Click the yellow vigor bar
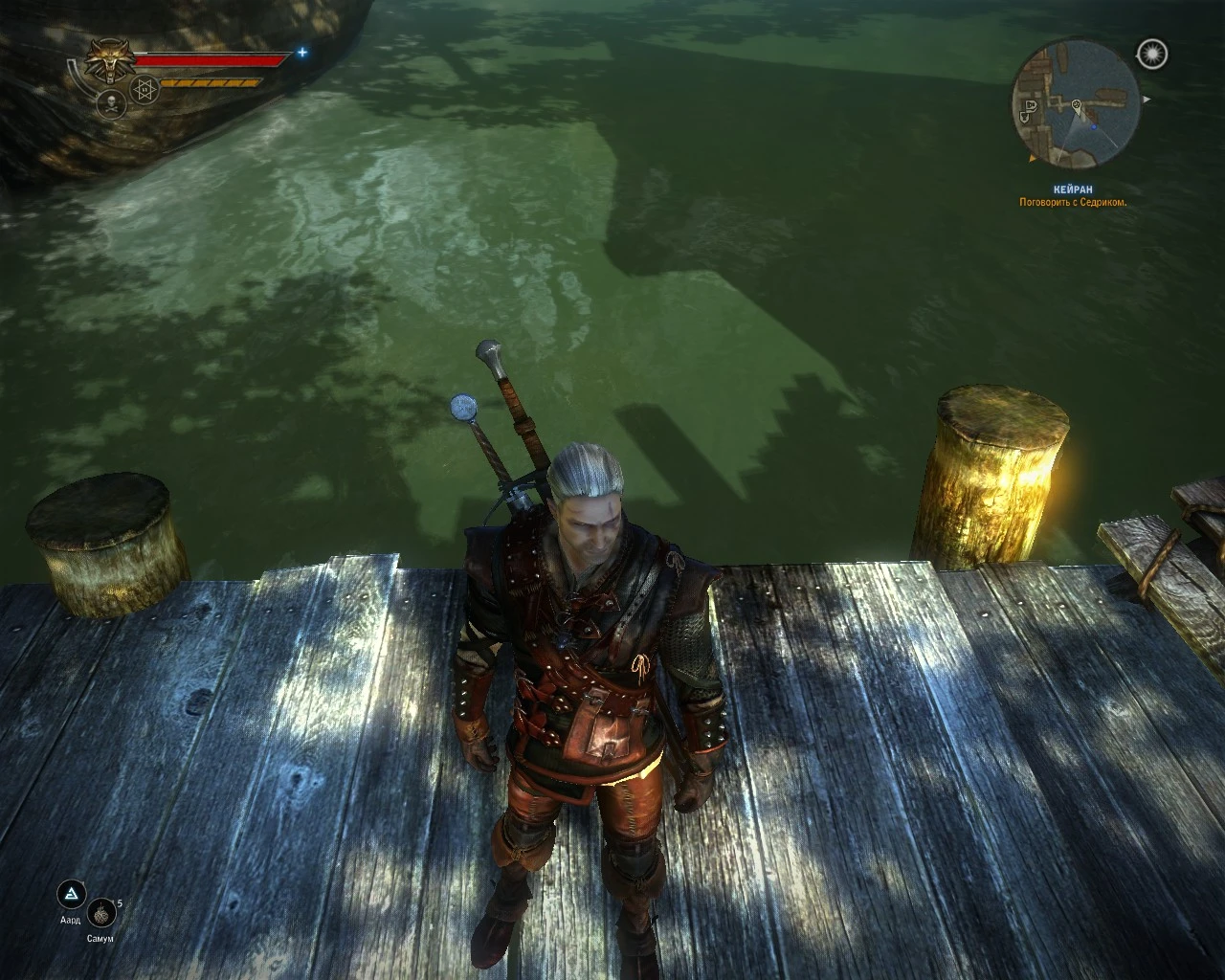The width and height of the screenshot is (1225, 980). pyautogui.click(x=209, y=82)
